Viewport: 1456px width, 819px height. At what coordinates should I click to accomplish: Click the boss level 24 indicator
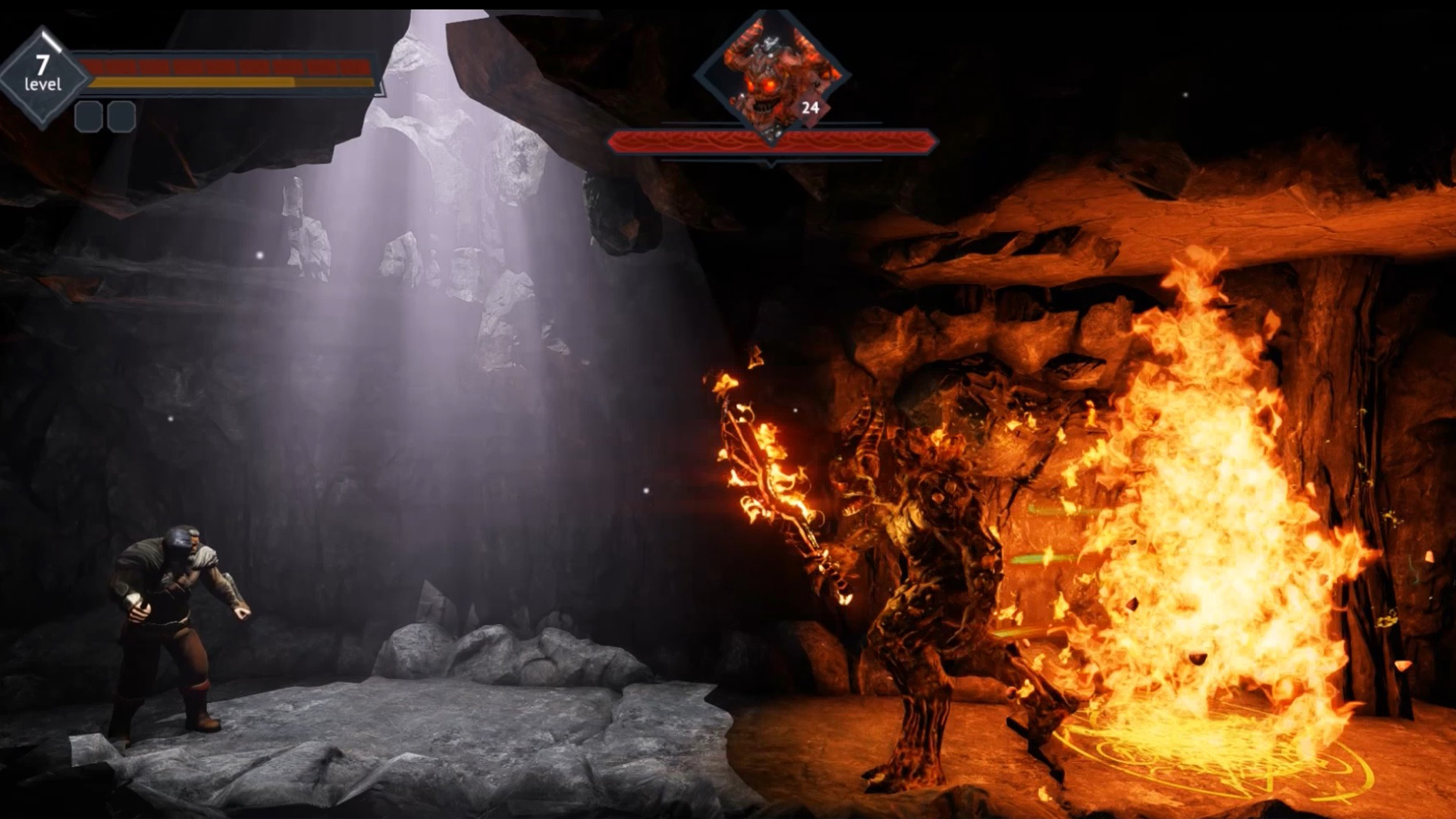(811, 108)
